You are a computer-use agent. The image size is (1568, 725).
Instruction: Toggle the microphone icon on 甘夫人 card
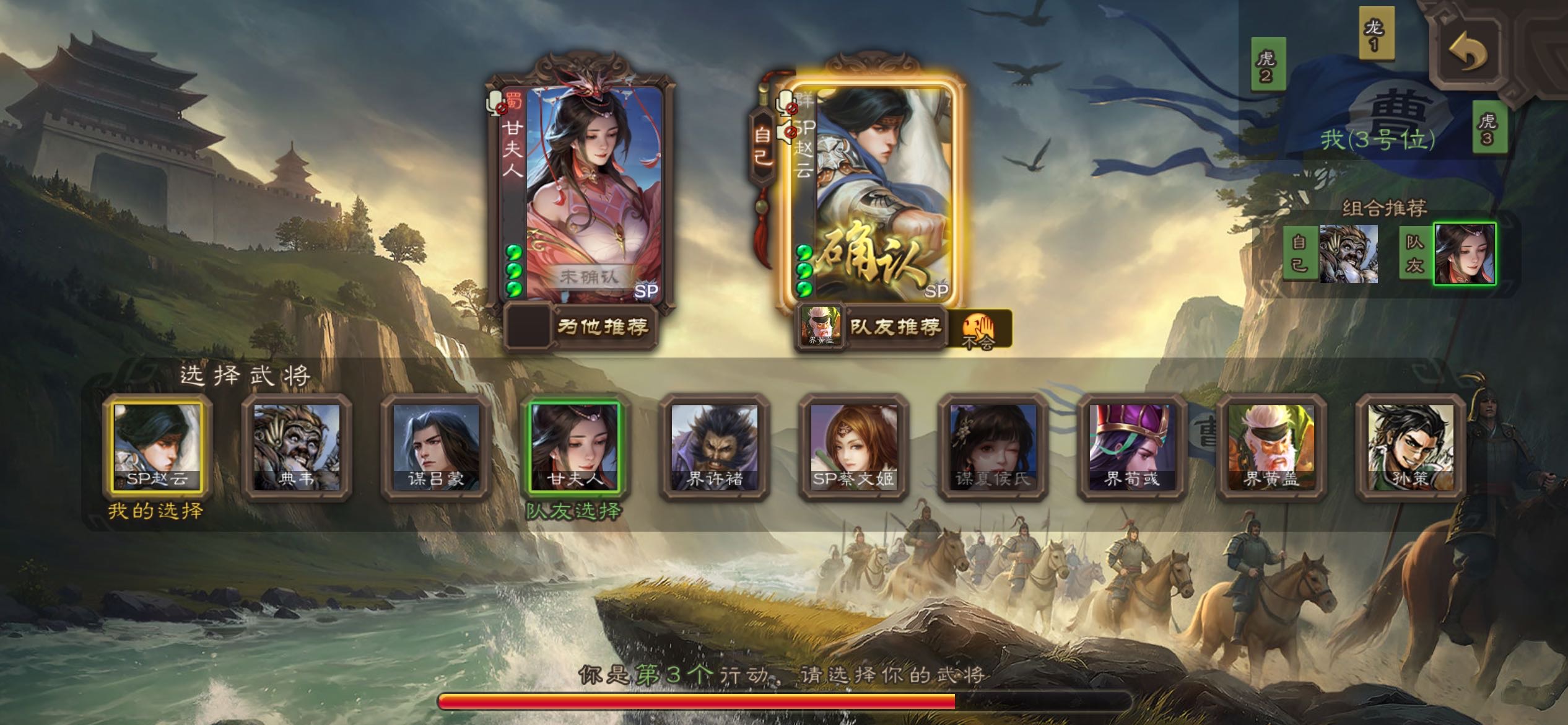point(497,103)
